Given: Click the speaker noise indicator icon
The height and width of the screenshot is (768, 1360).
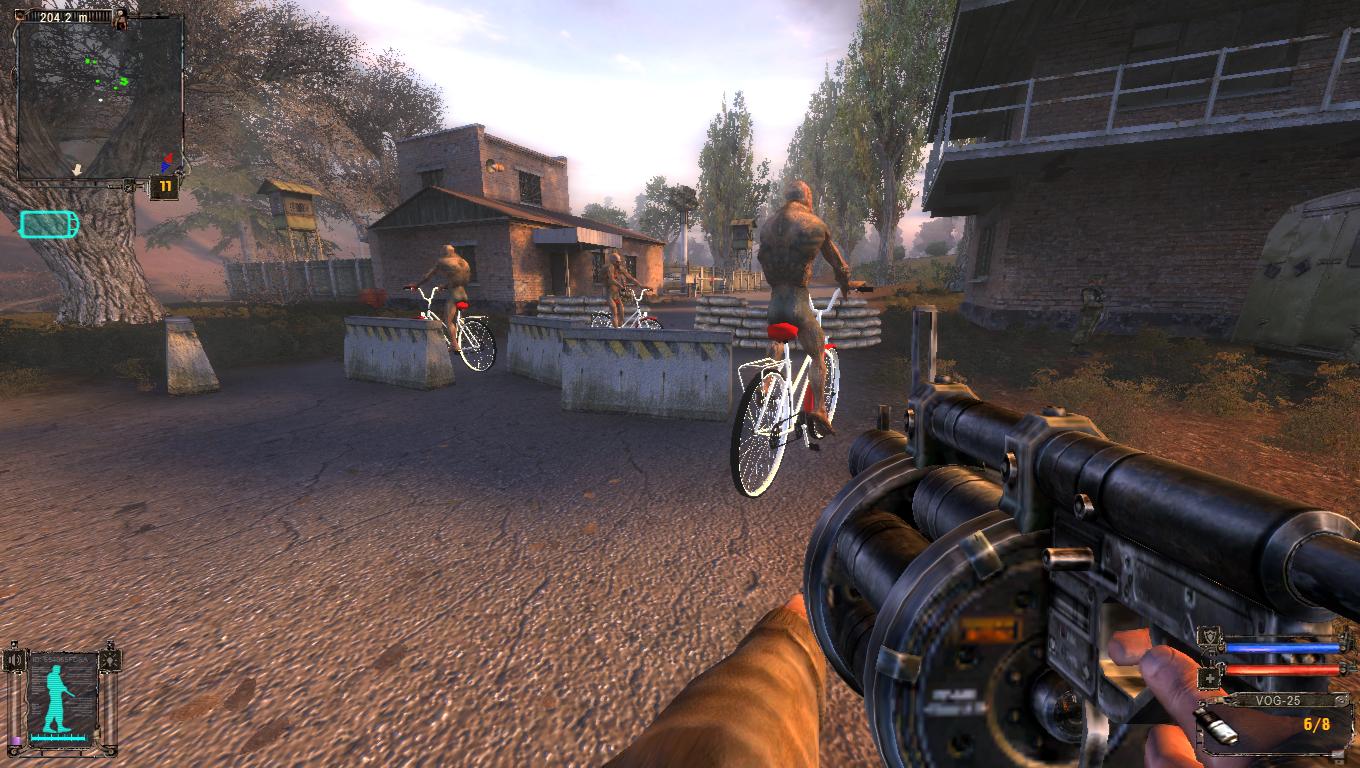Looking at the screenshot, I should point(14,661).
